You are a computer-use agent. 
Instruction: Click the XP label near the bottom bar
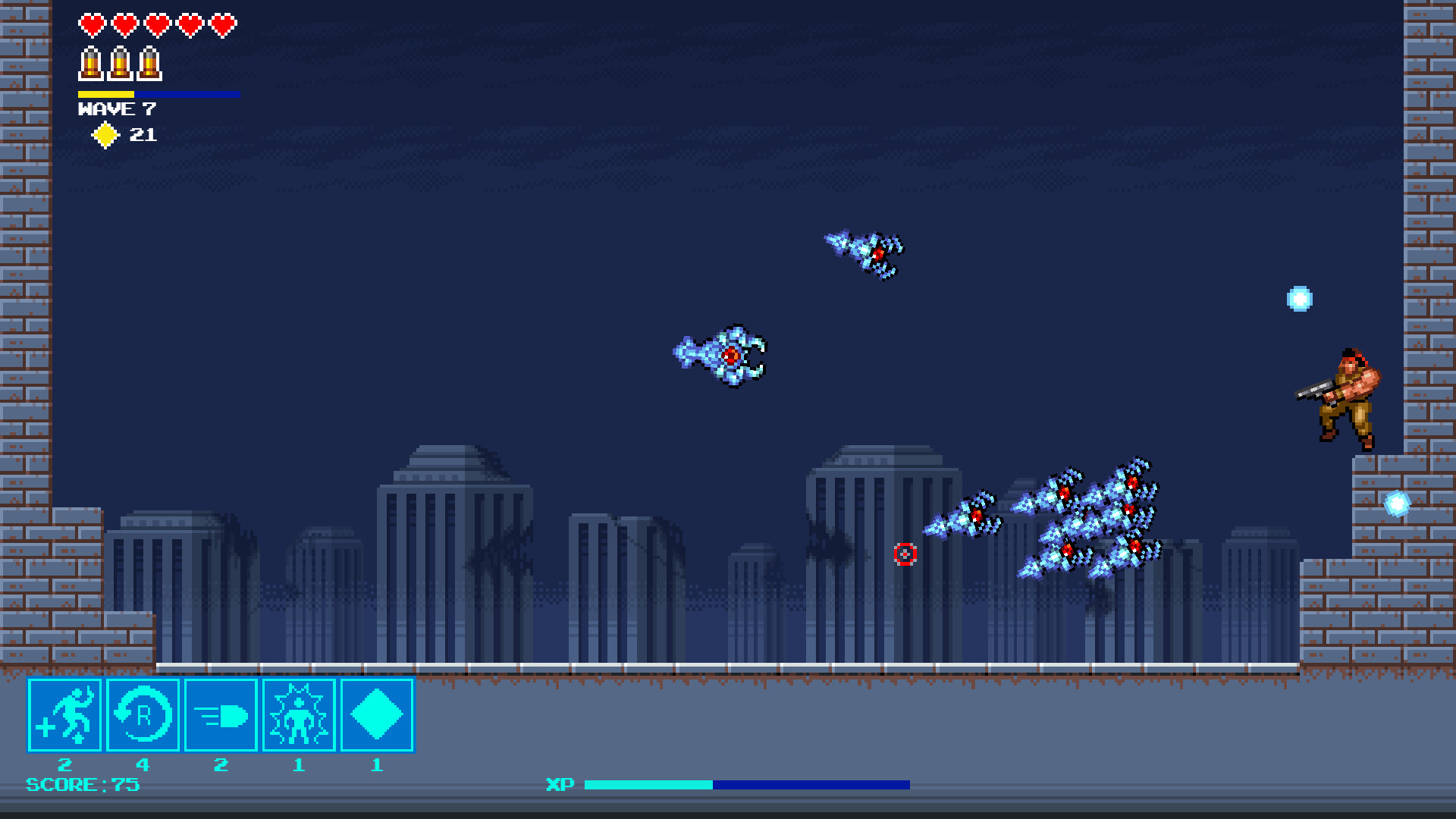tap(560, 784)
